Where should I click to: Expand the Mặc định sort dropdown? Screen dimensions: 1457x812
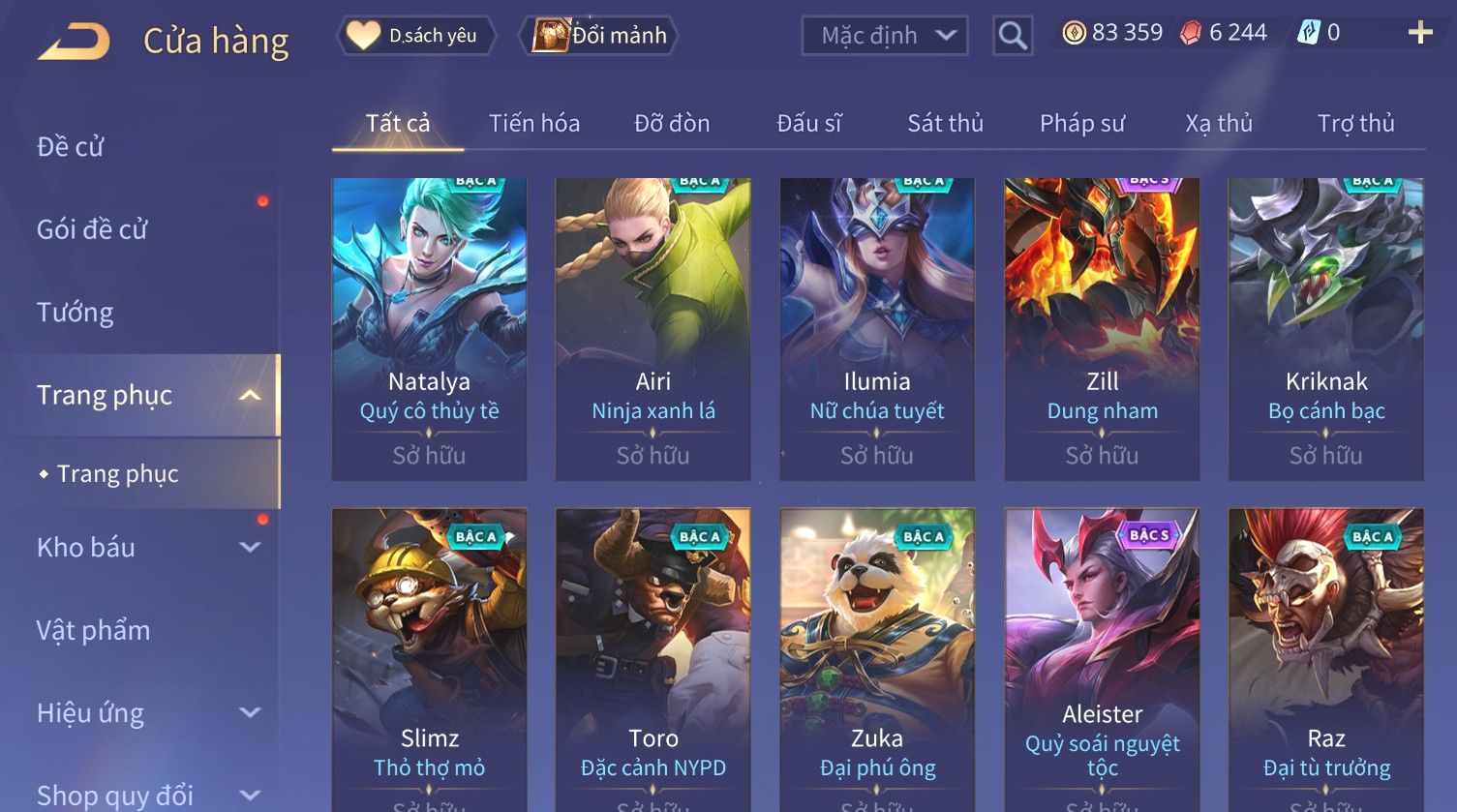coord(885,36)
